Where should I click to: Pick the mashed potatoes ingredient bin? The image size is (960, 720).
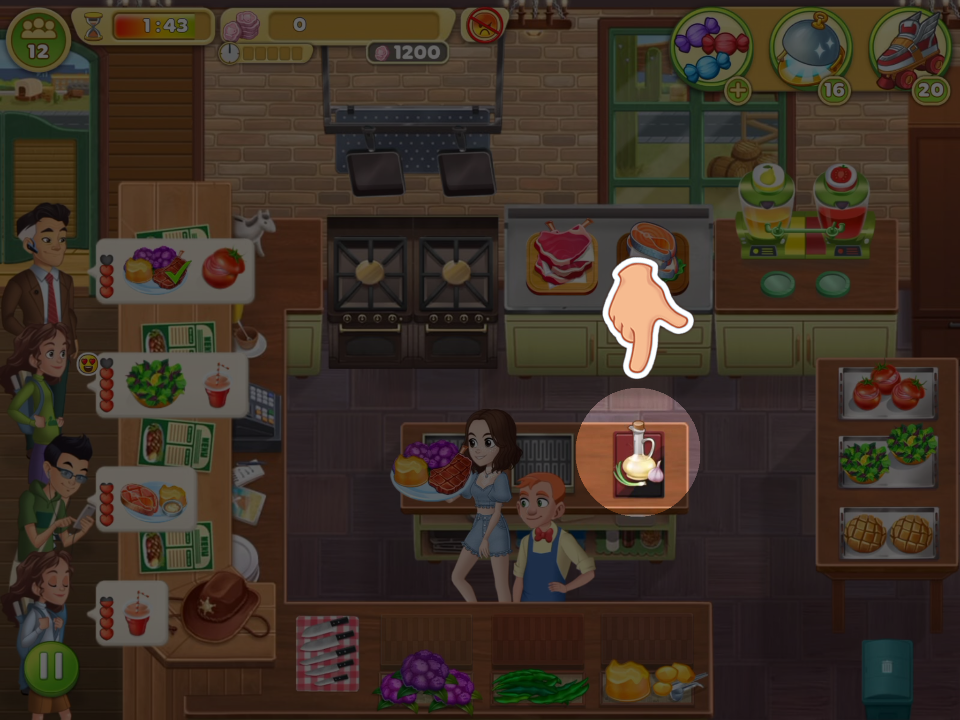click(x=650, y=682)
